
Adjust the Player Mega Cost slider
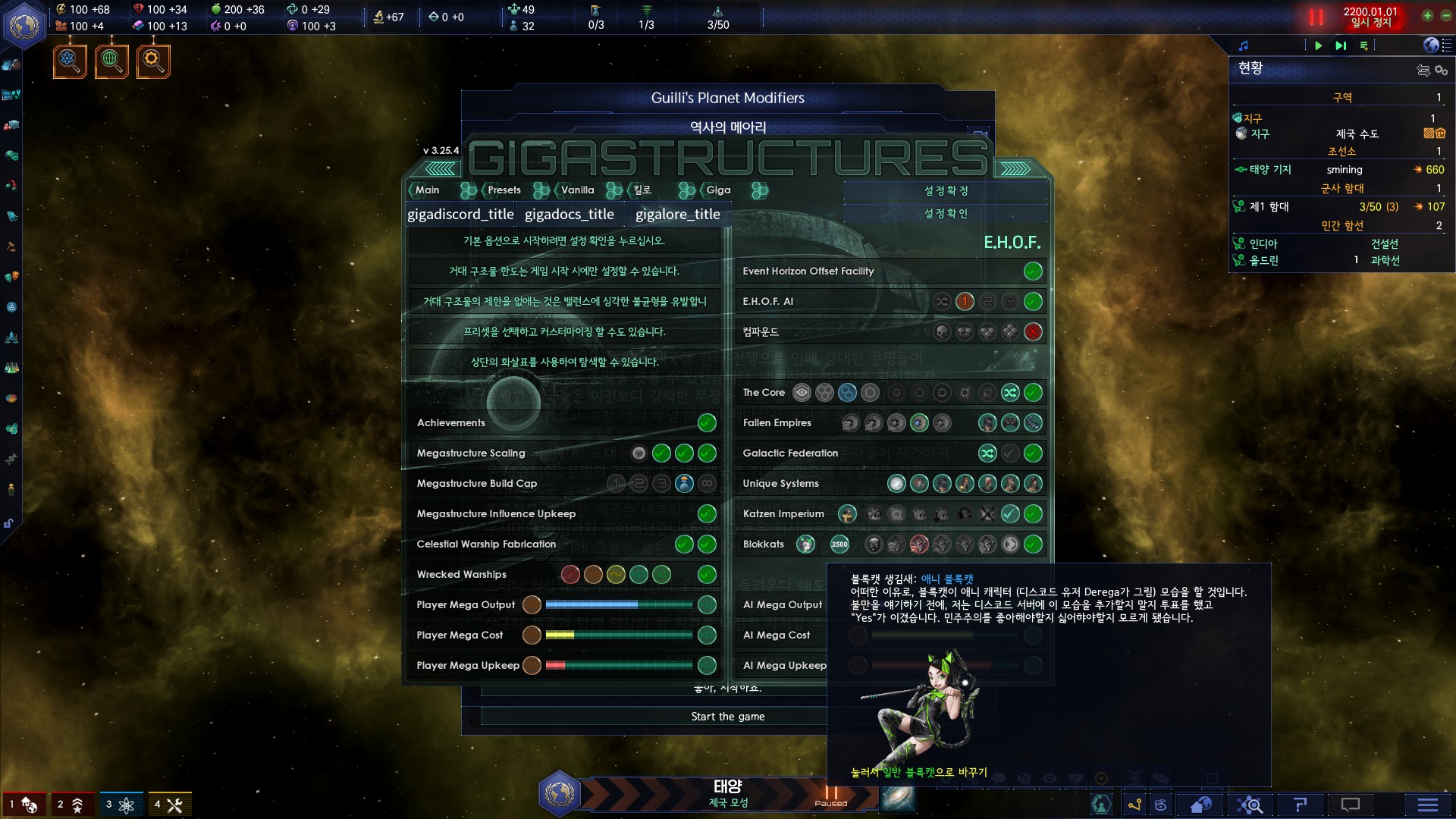618,635
